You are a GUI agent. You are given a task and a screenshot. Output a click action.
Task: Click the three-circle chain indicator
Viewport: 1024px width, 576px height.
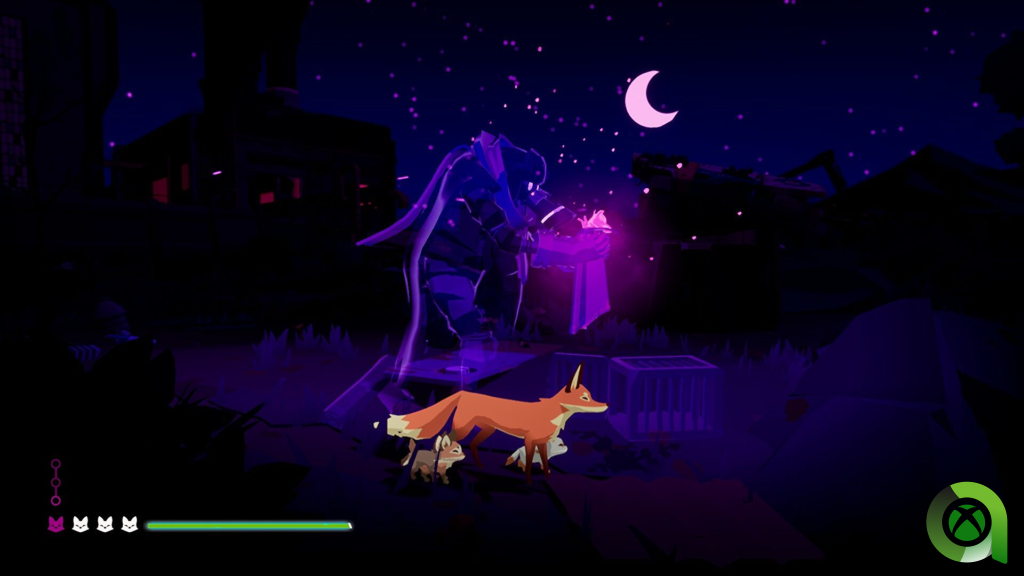click(56, 482)
